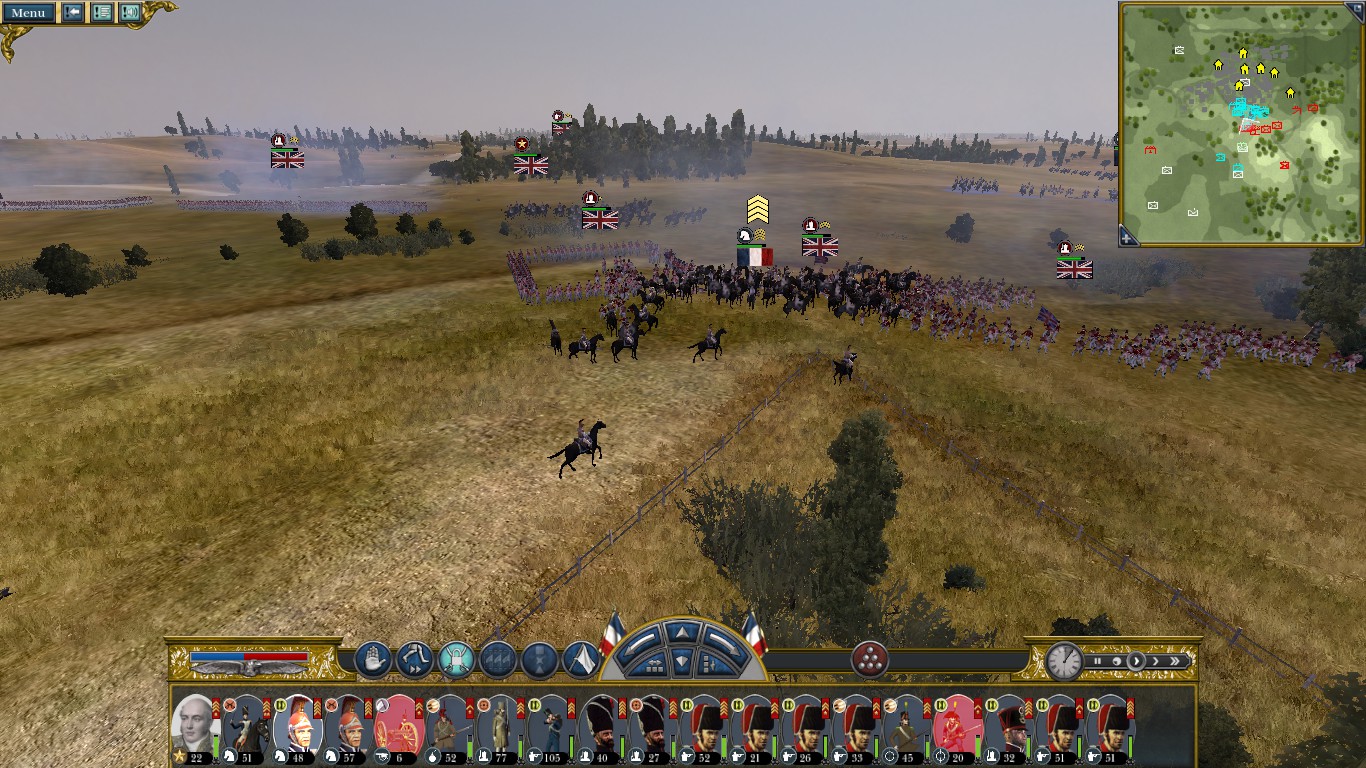
Task: Click the cannonball shot-type button
Action: click(x=870, y=660)
